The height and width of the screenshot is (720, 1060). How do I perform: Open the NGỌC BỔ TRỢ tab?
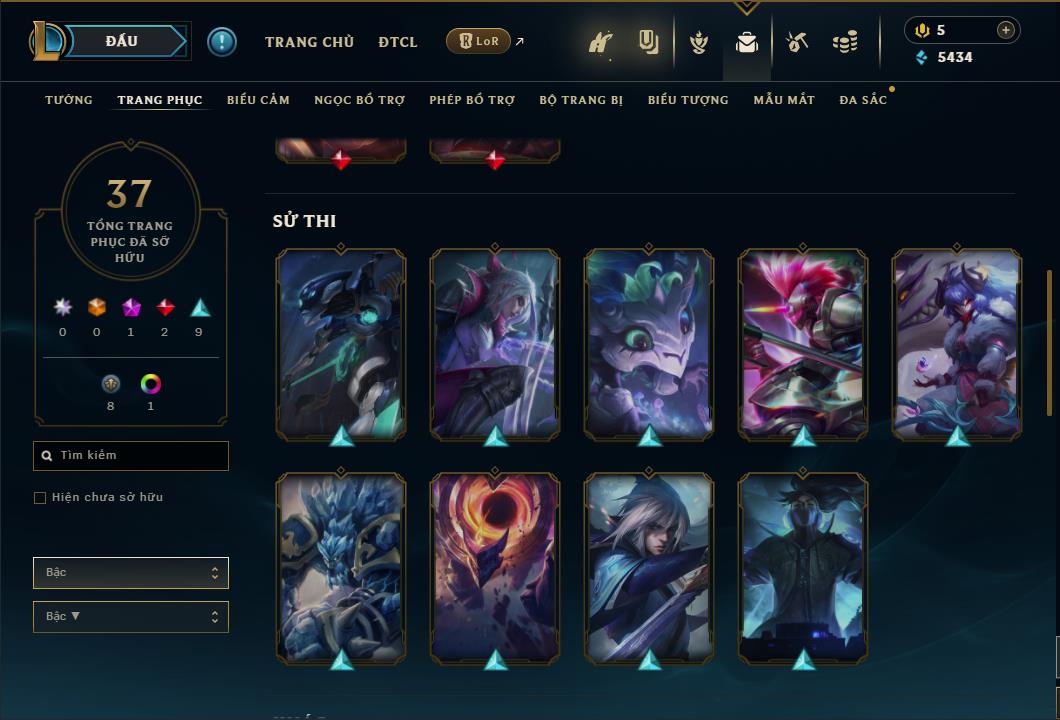pyautogui.click(x=359, y=100)
